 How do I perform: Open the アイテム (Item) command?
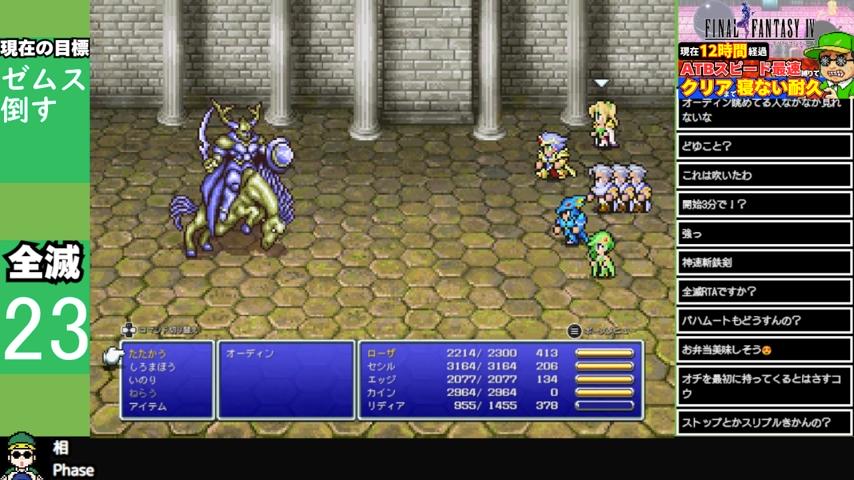click(147, 407)
